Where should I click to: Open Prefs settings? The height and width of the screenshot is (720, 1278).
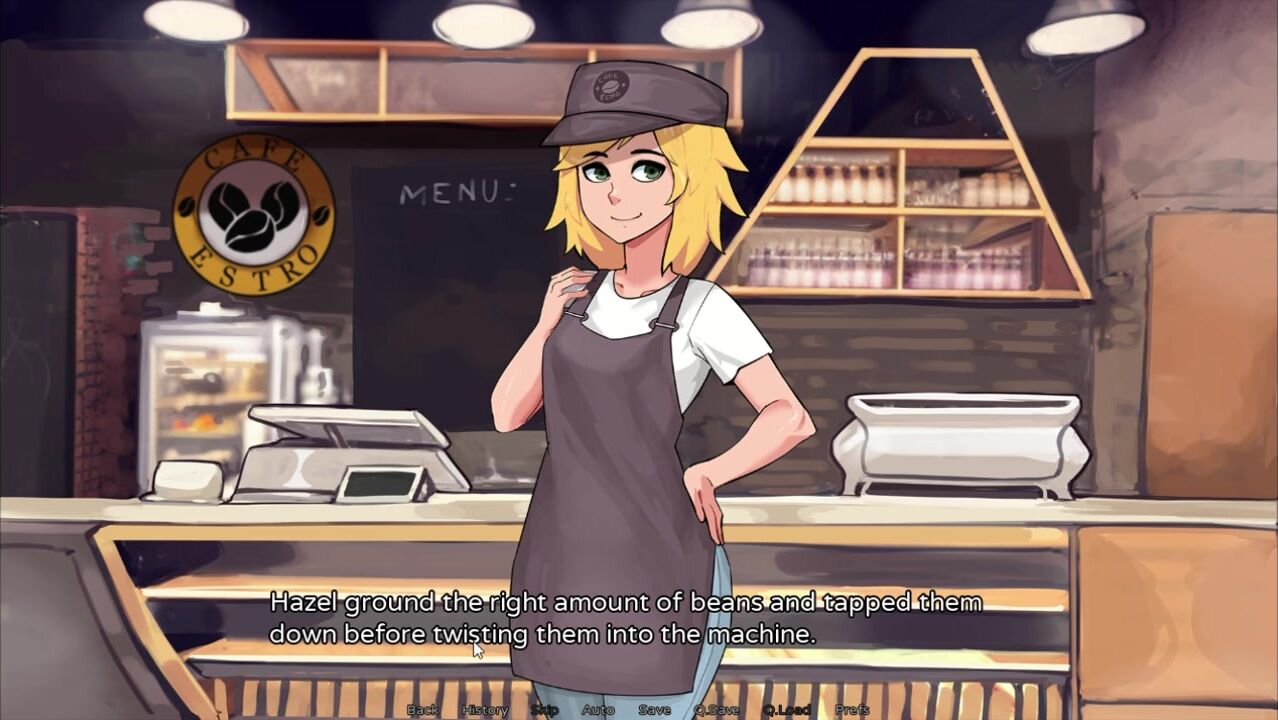pos(852,710)
